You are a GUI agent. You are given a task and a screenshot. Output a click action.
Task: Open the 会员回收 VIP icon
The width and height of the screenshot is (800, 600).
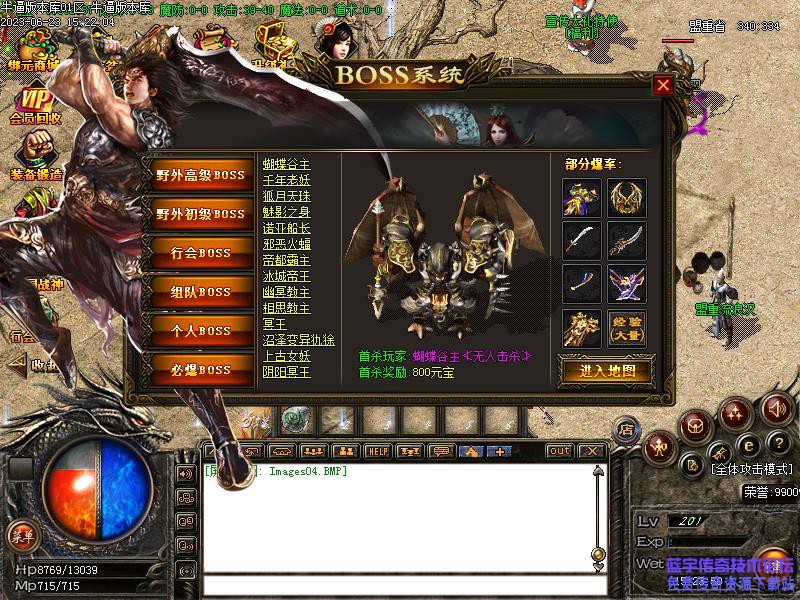[x=34, y=104]
